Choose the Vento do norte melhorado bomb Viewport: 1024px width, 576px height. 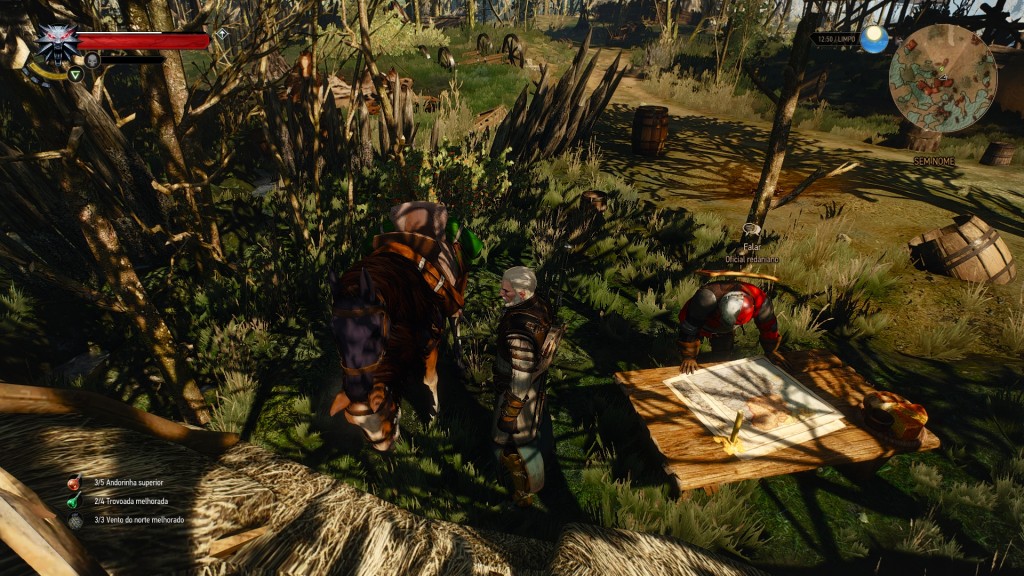pyautogui.click(x=74, y=520)
